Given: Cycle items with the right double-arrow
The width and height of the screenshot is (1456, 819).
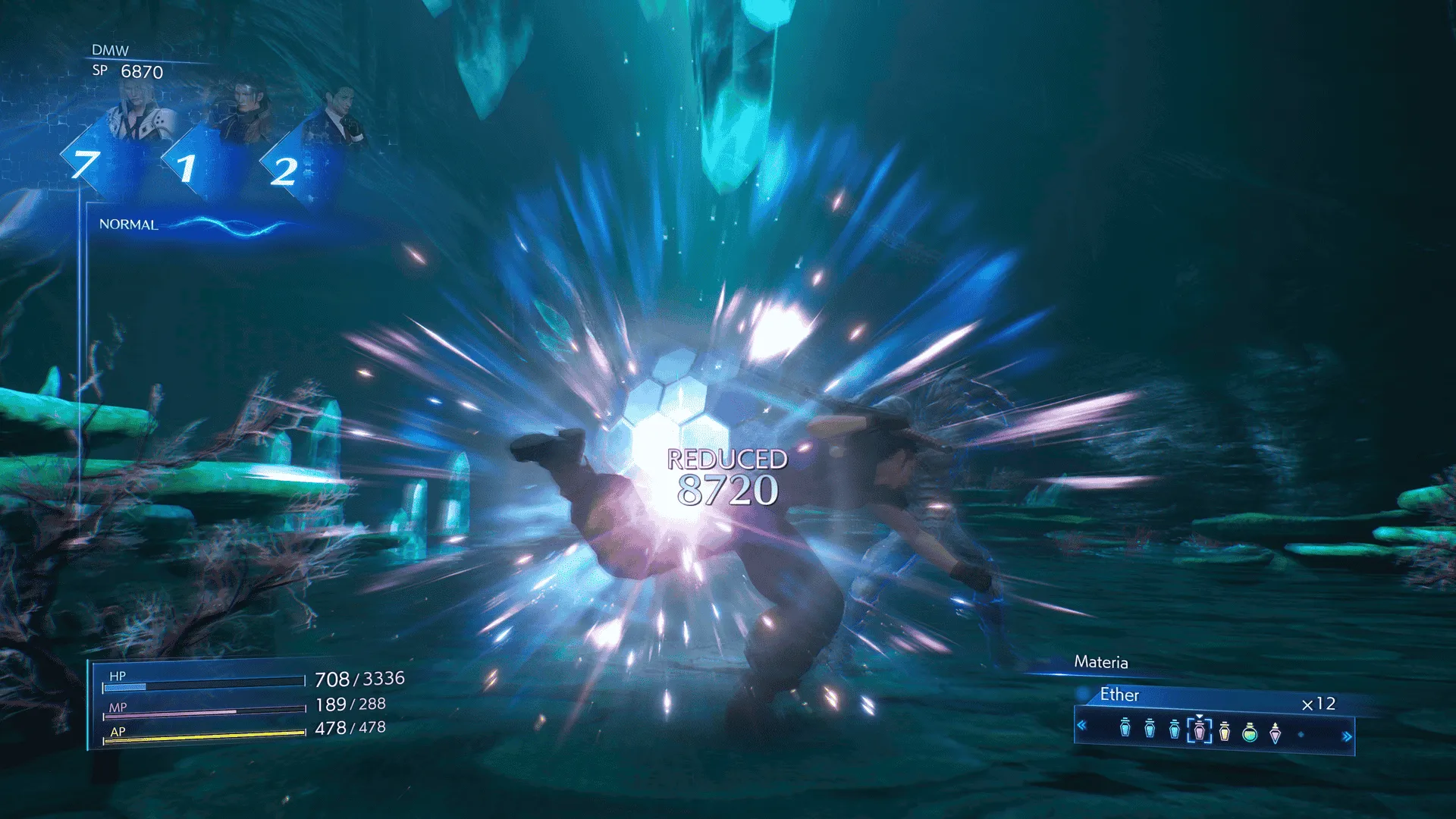Looking at the screenshot, I should (x=1347, y=736).
